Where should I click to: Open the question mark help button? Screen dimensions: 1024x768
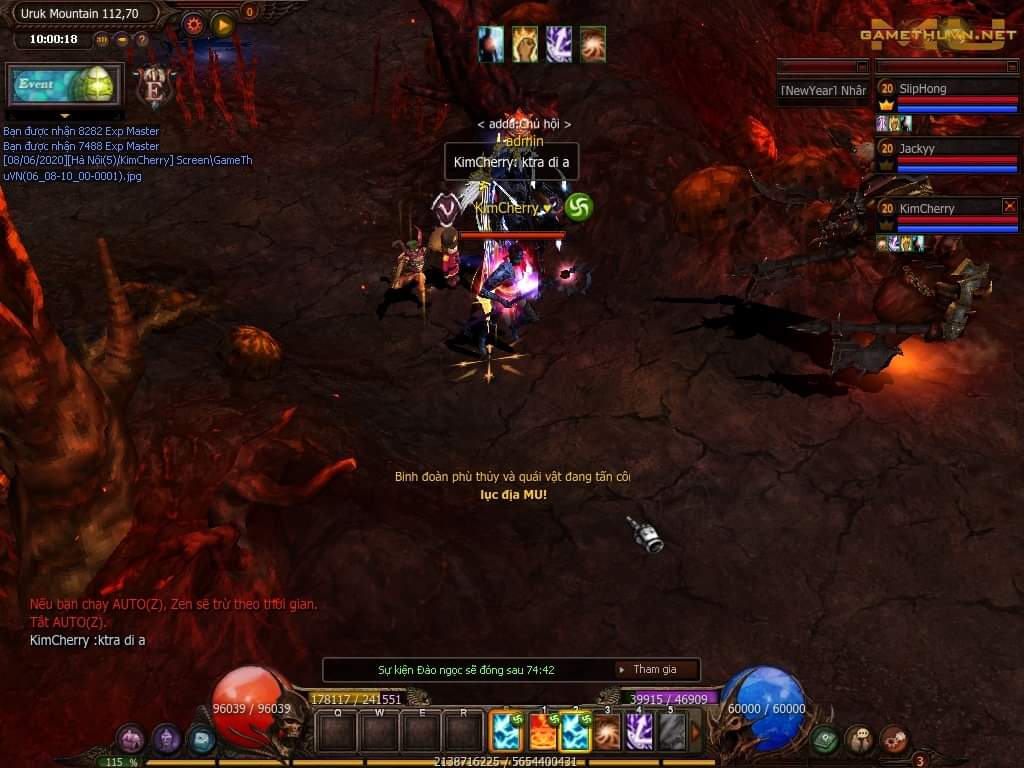[x=142, y=40]
